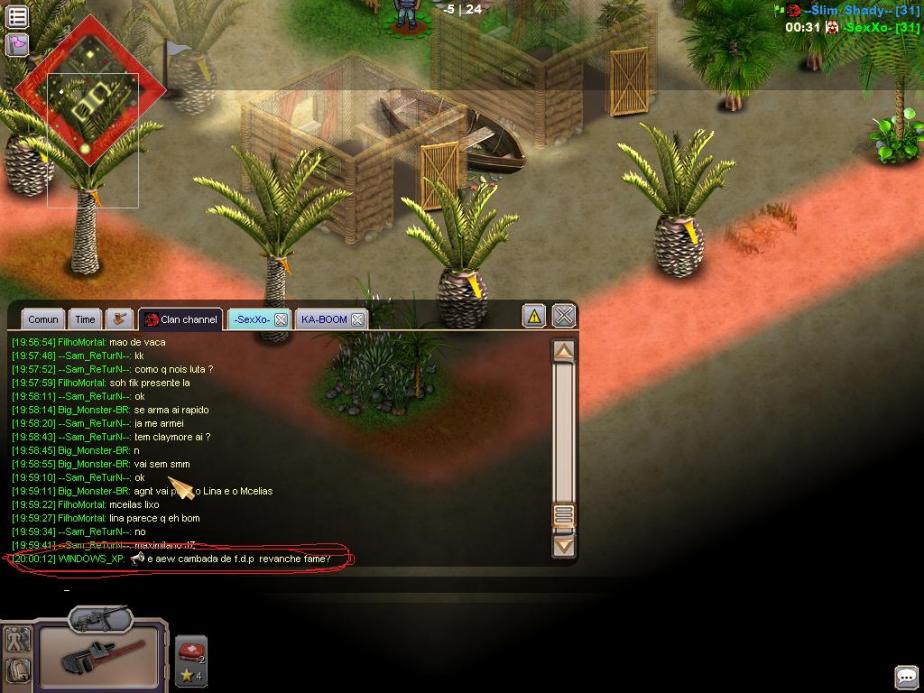
Task: Close the -SexXo- chat tab
Action: (x=281, y=320)
